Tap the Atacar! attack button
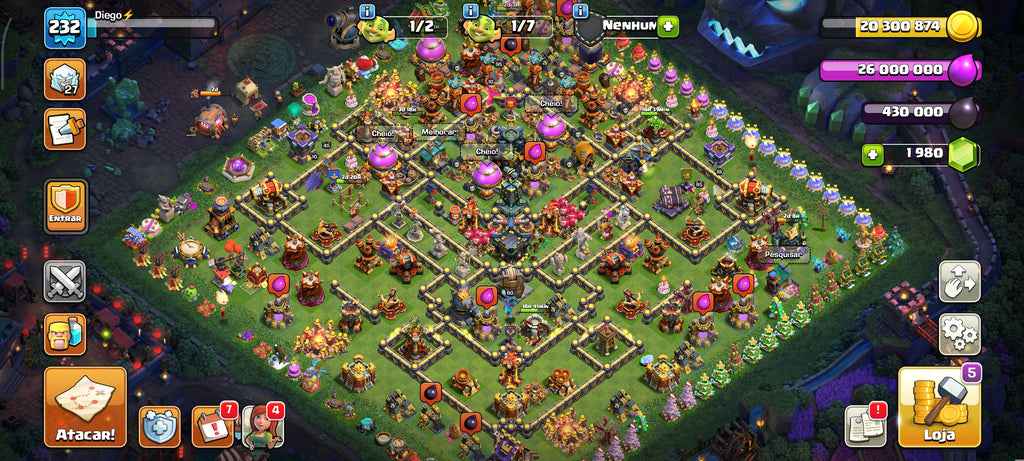The width and height of the screenshot is (1024, 461). pos(85,407)
